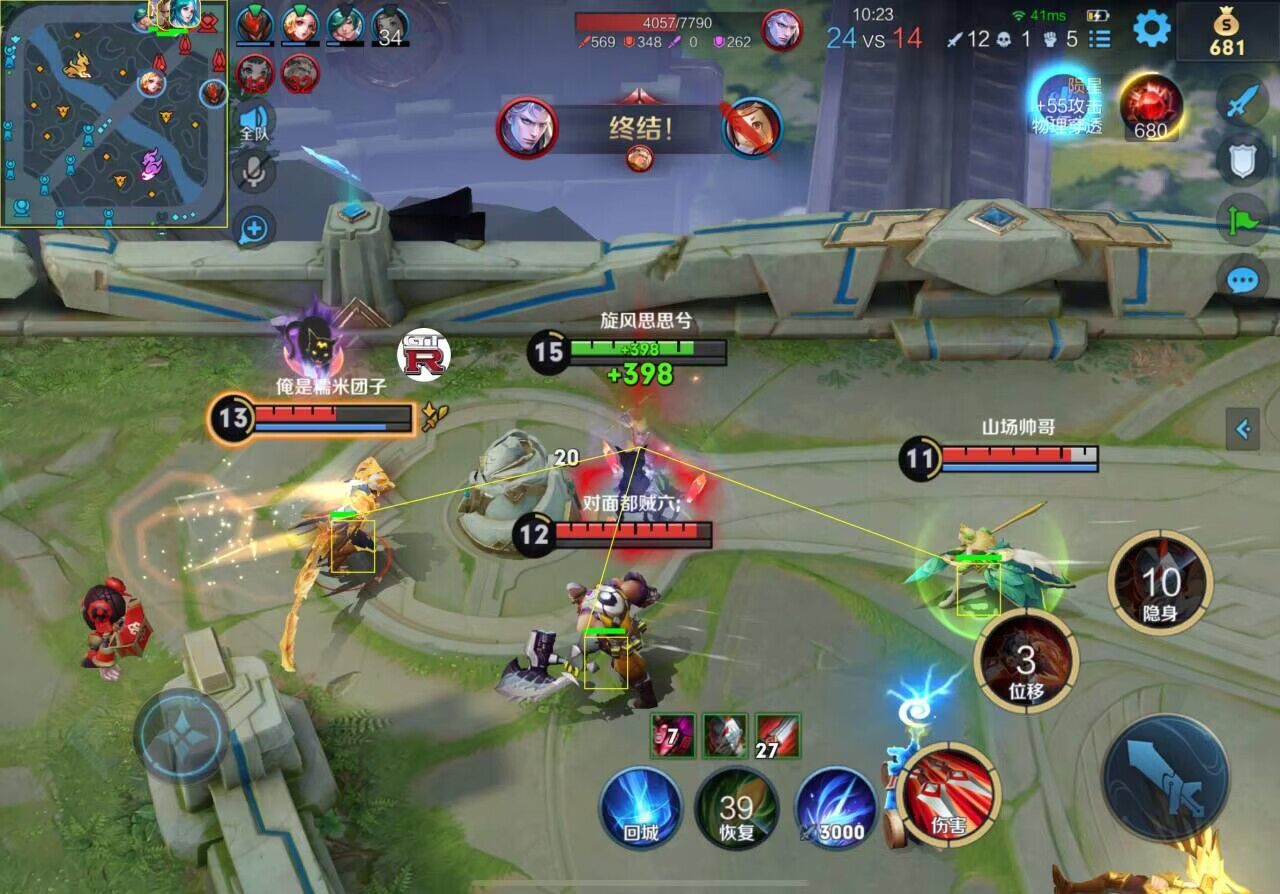Toggle the microphone button
Image resolution: width=1280 pixels, height=894 pixels.
point(254,172)
